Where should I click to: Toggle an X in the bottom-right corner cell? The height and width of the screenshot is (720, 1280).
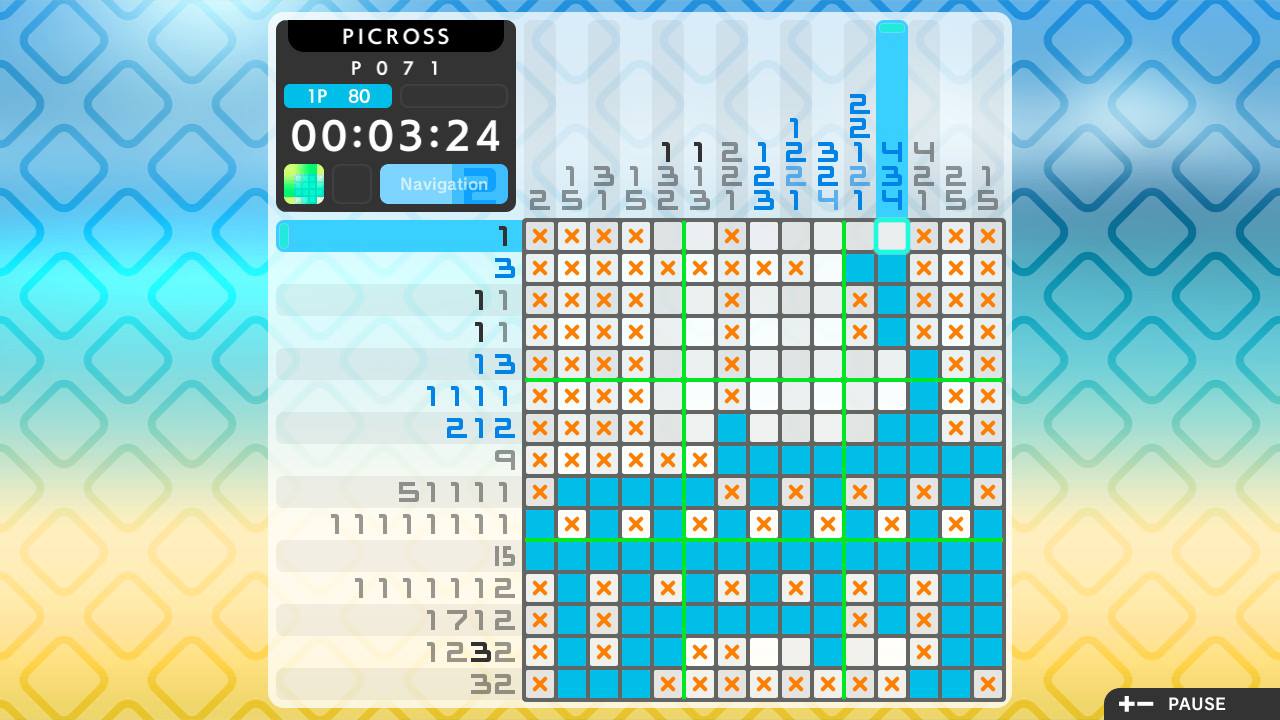987,684
